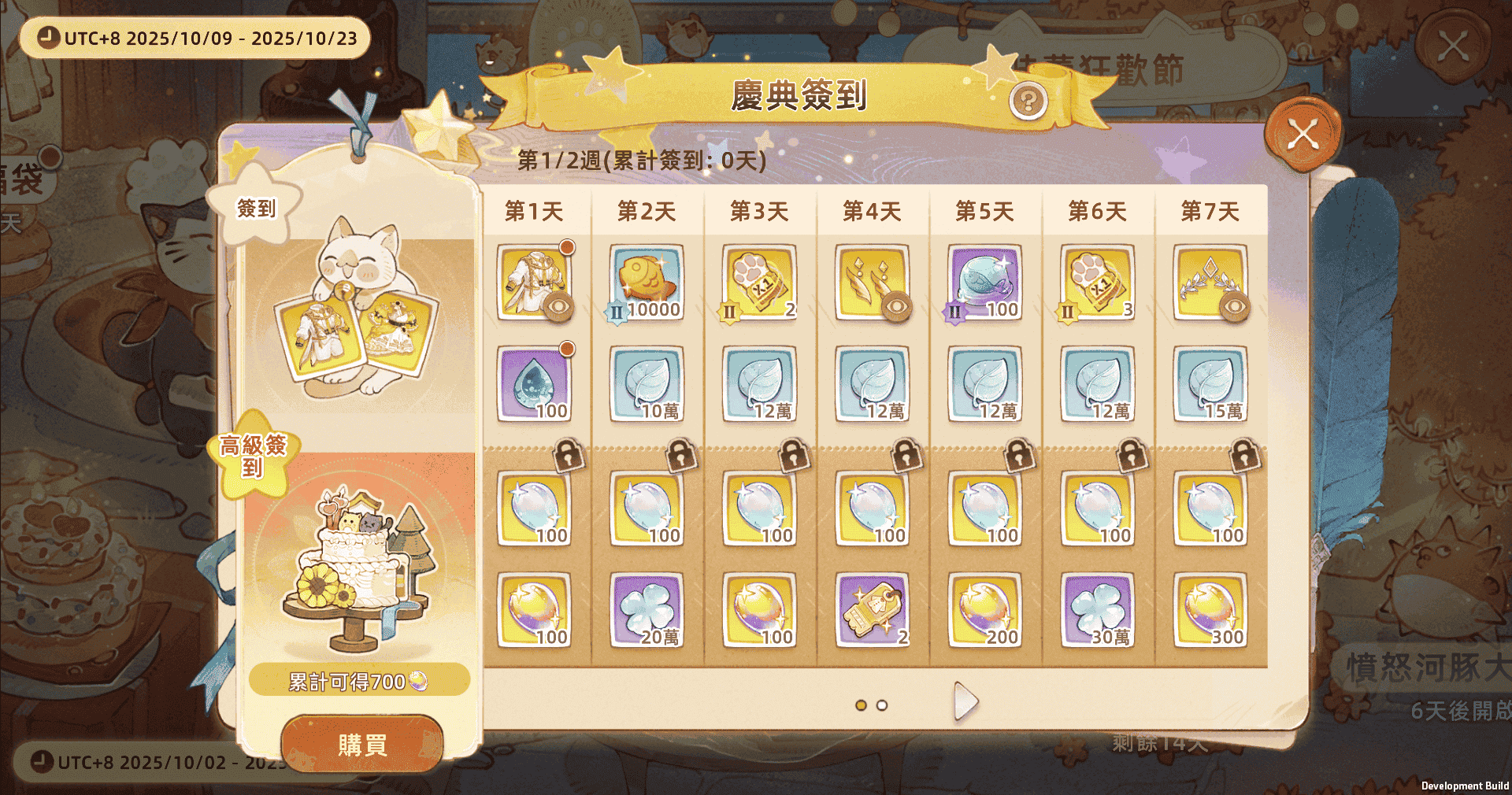
Task: Select the 15萬 leaf reward on 第7天
Action: point(1210,383)
